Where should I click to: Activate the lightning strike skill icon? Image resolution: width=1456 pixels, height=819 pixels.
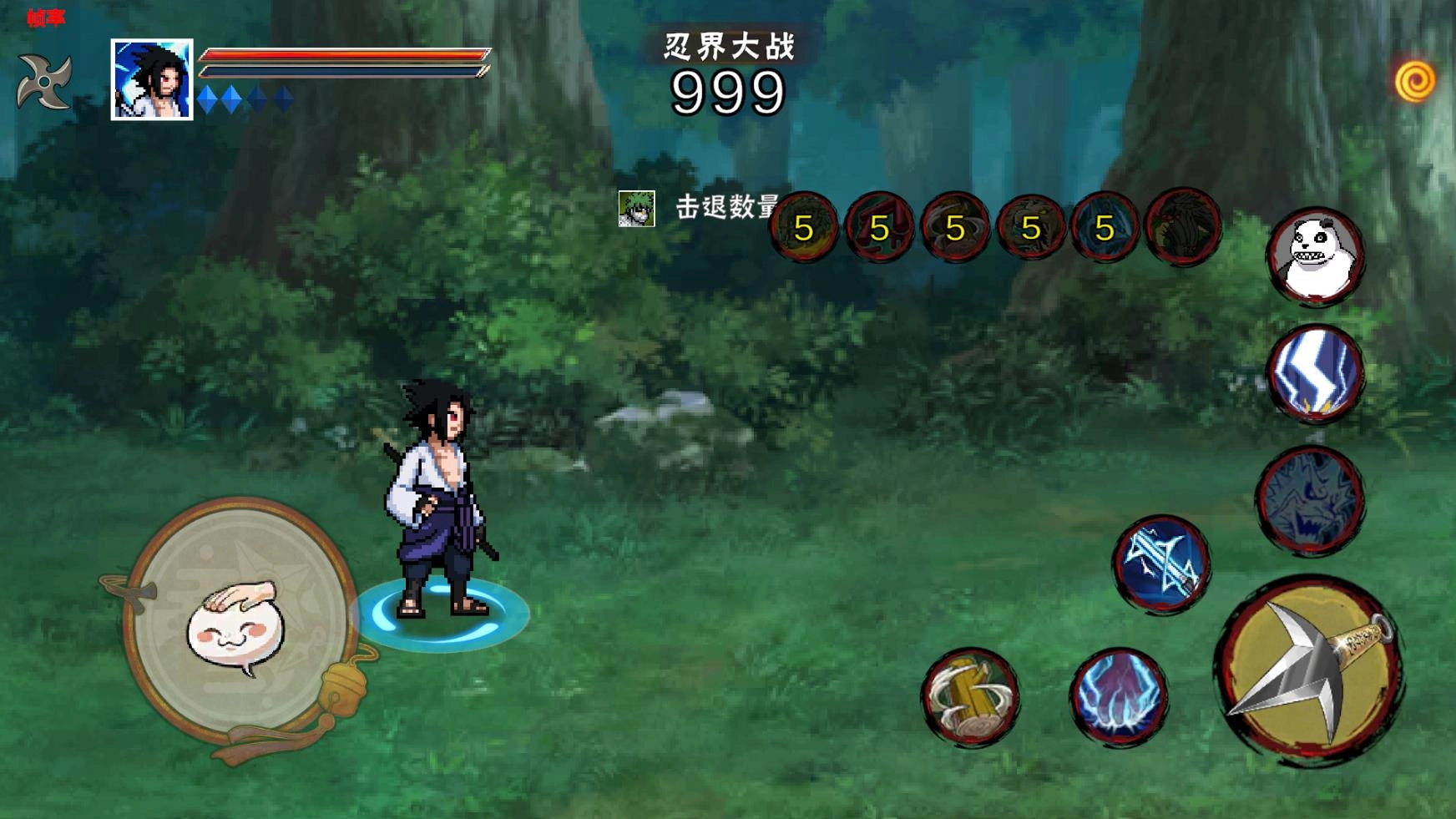(x=1316, y=376)
